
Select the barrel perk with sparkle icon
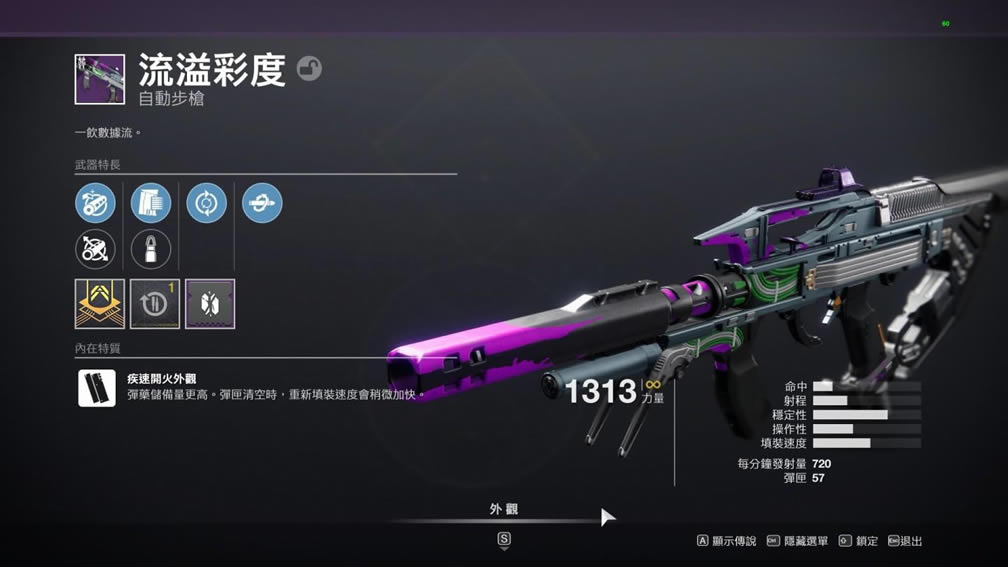pos(95,203)
